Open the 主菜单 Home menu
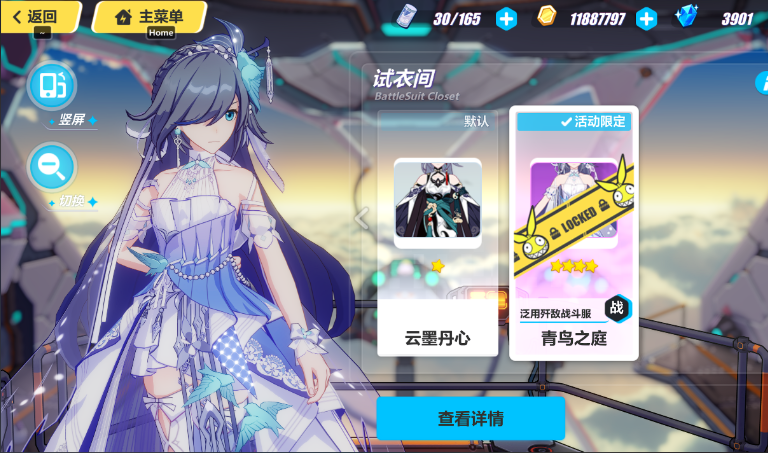The width and height of the screenshot is (768, 453). tap(148, 17)
